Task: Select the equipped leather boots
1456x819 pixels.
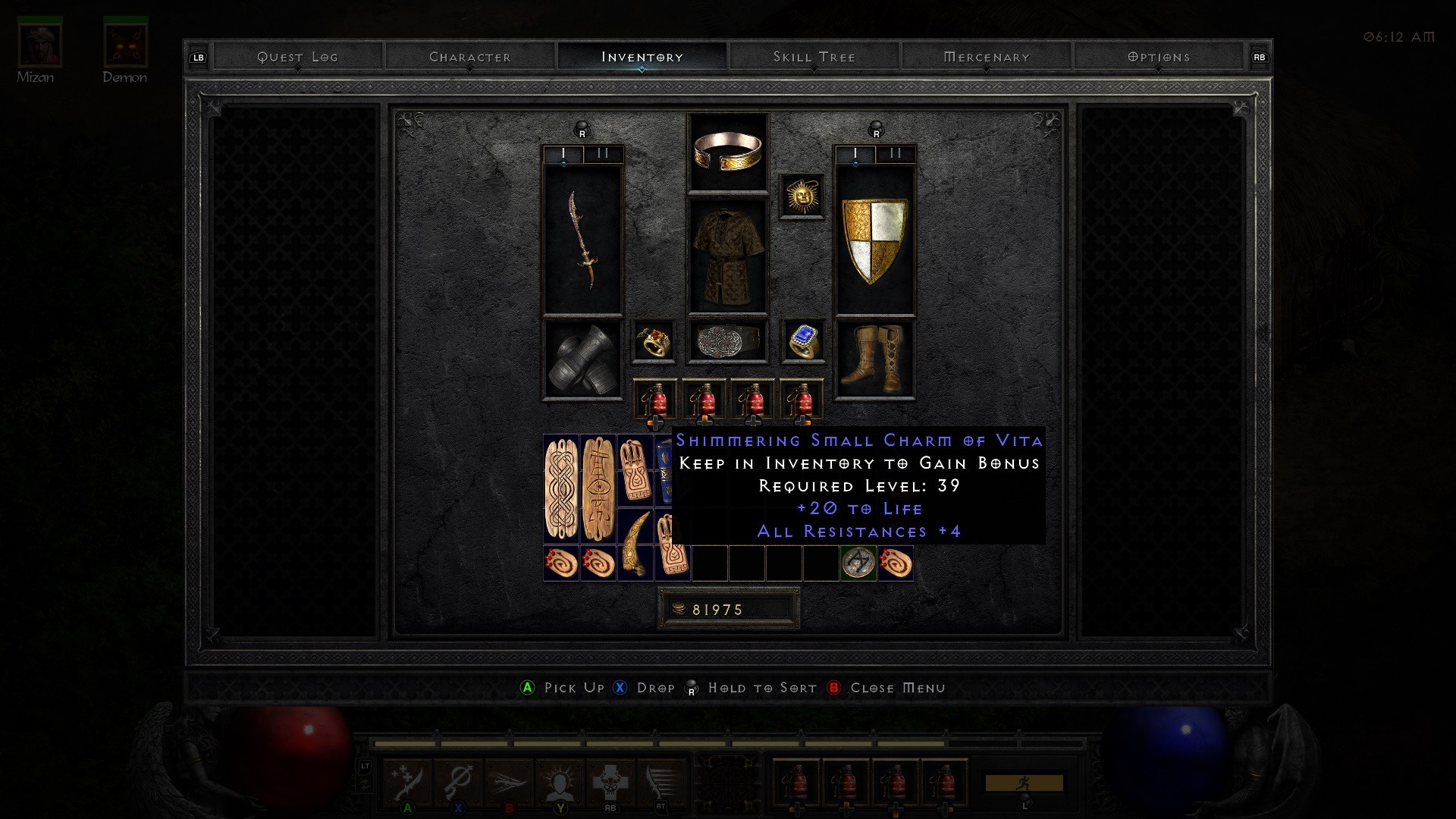Action: click(875, 359)
